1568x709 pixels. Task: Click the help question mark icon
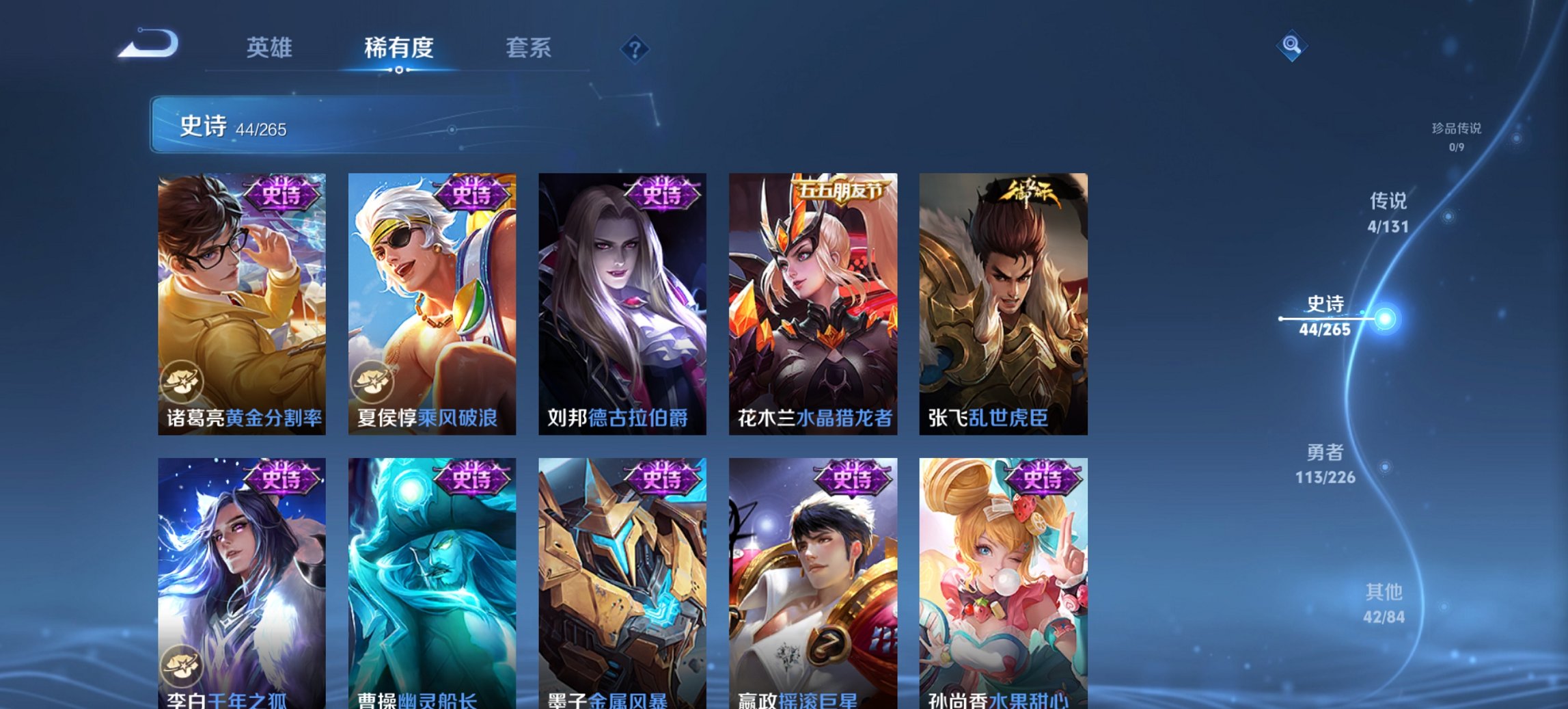[635, 49]
